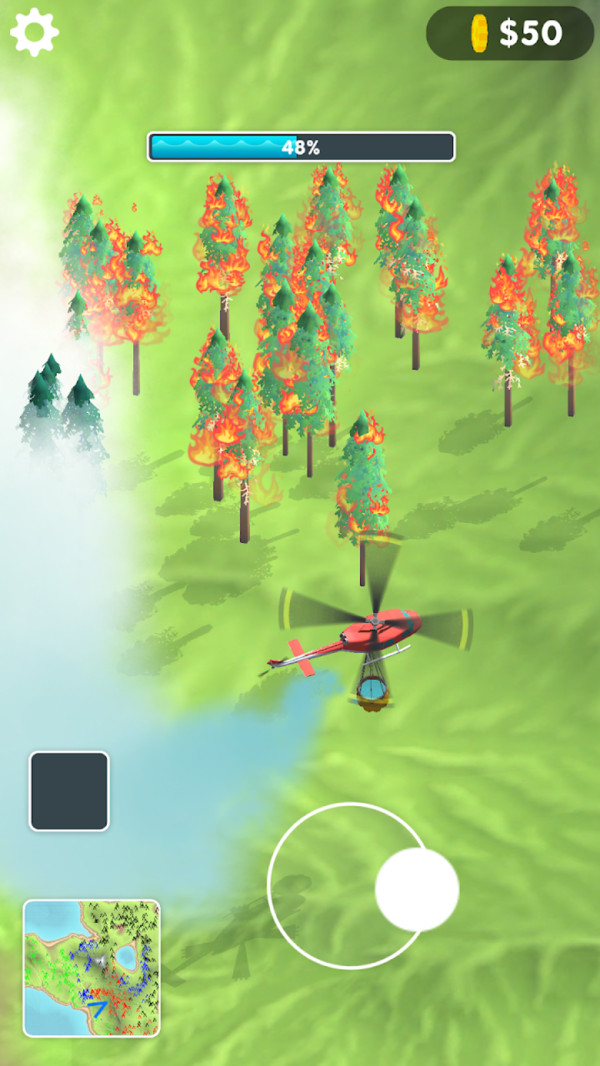Click the white virtual joystick knob
The image size is (600, 1066).
[x=417, y=889]
